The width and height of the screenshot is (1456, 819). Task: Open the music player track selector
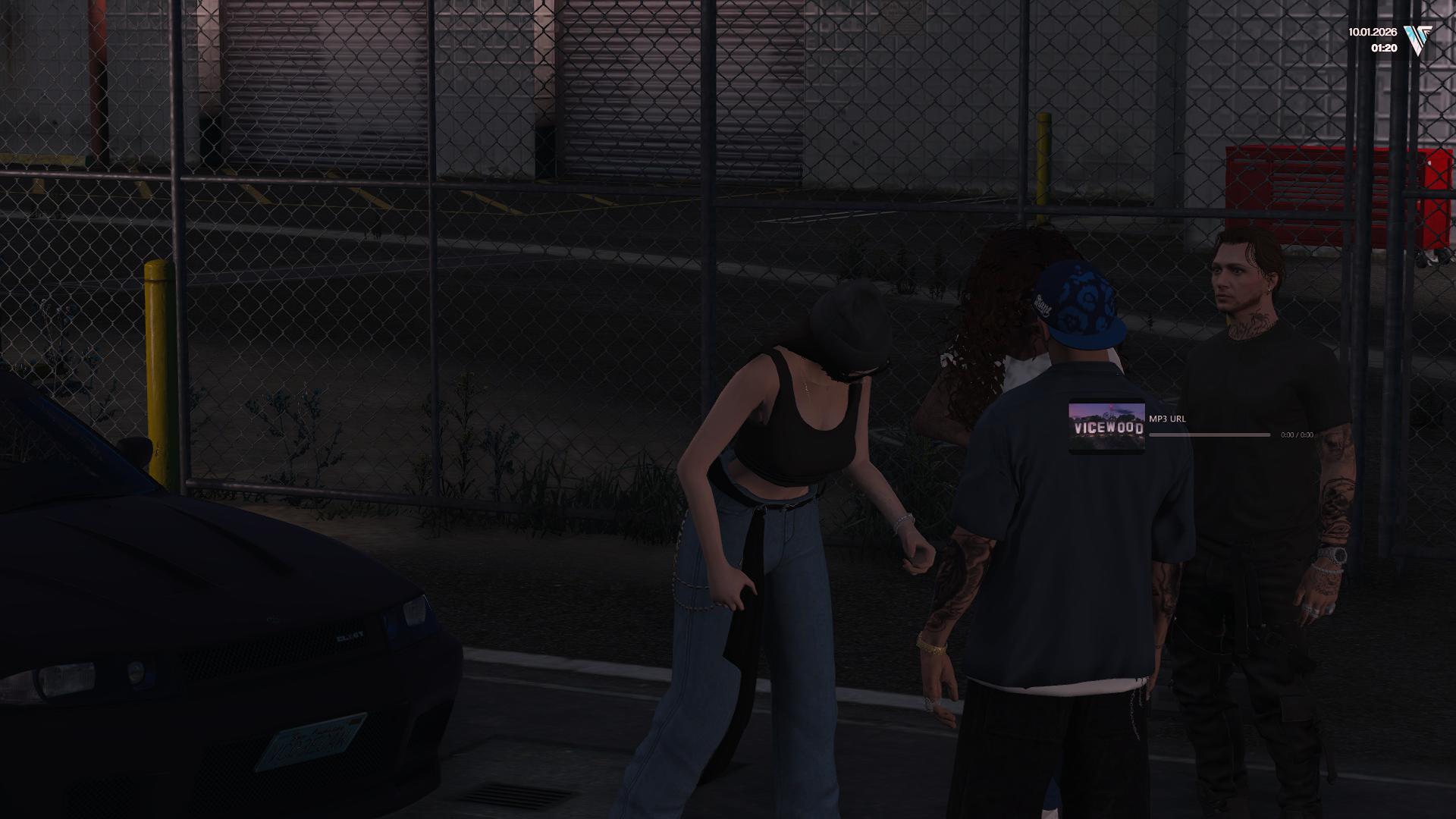[1168, 418]
